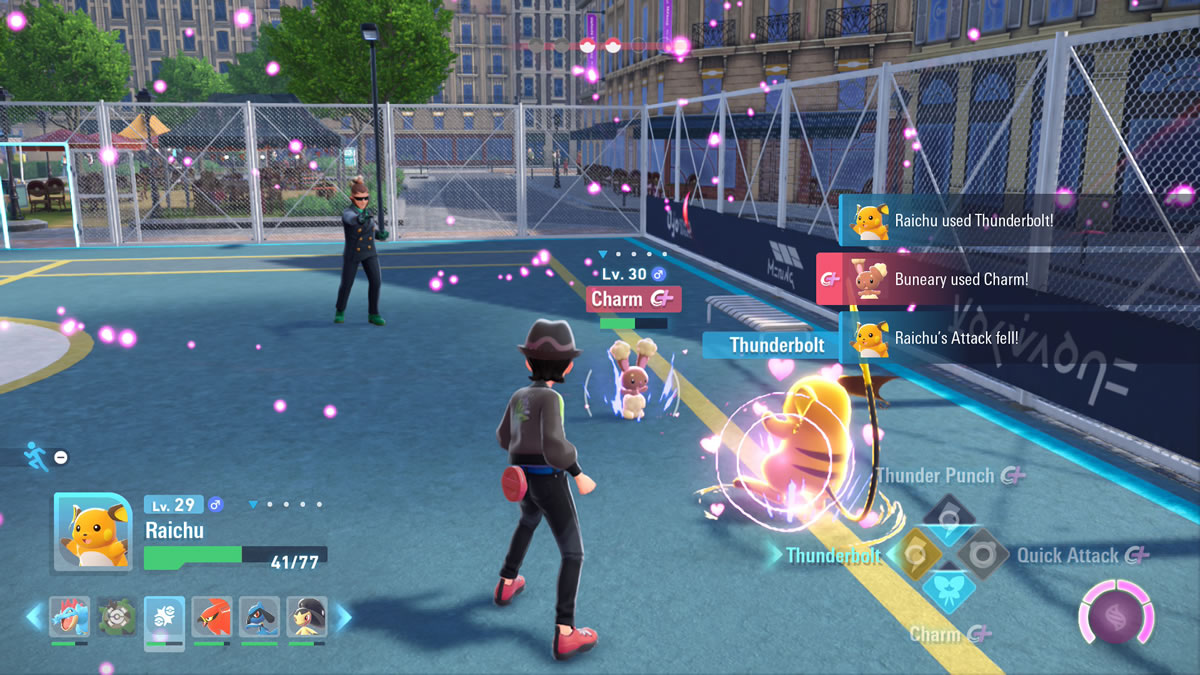Toggle the running figure icon

point(36,456)
